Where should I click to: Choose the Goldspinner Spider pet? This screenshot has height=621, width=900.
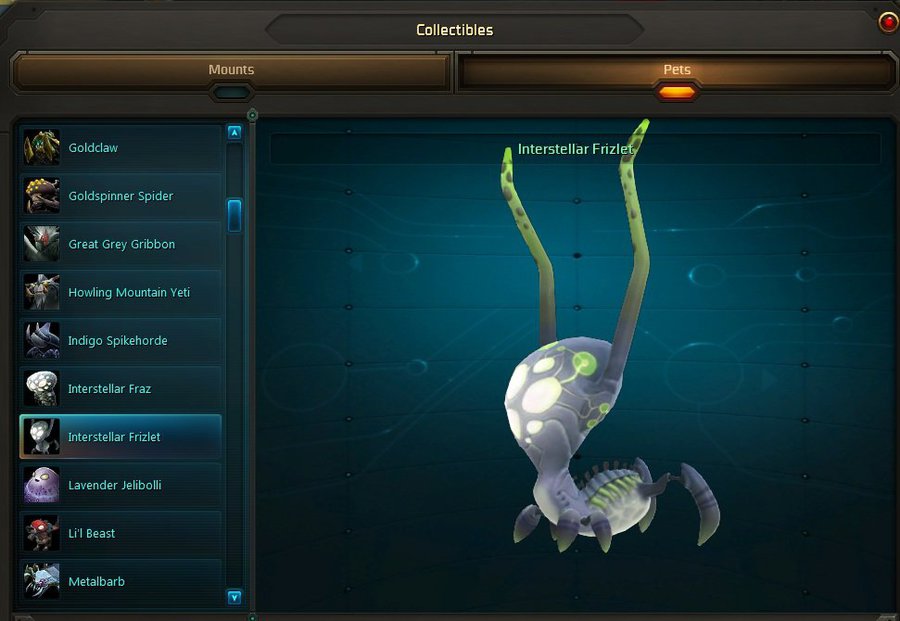[120, 196]
